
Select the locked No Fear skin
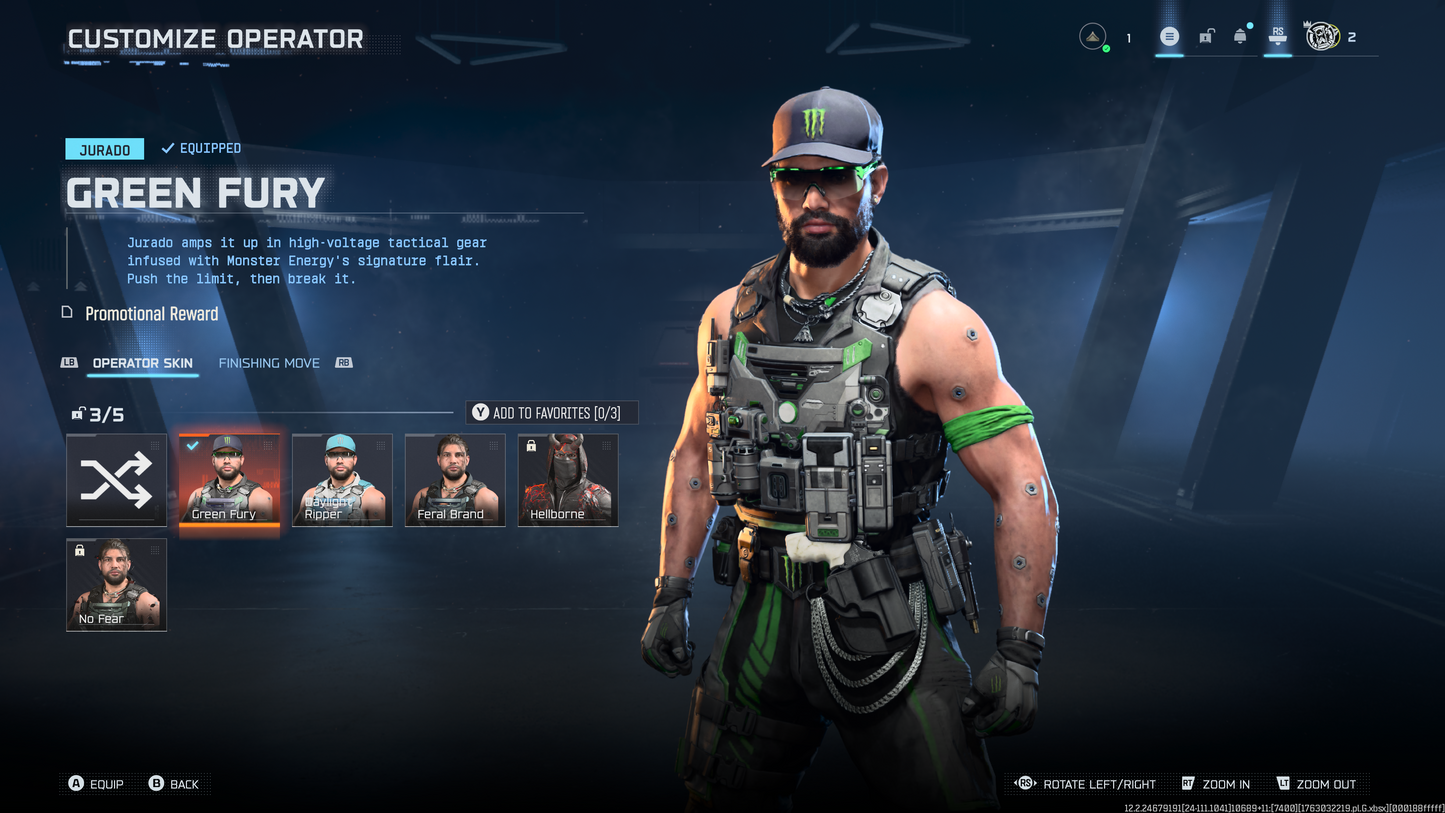click(x=116, y=585)
